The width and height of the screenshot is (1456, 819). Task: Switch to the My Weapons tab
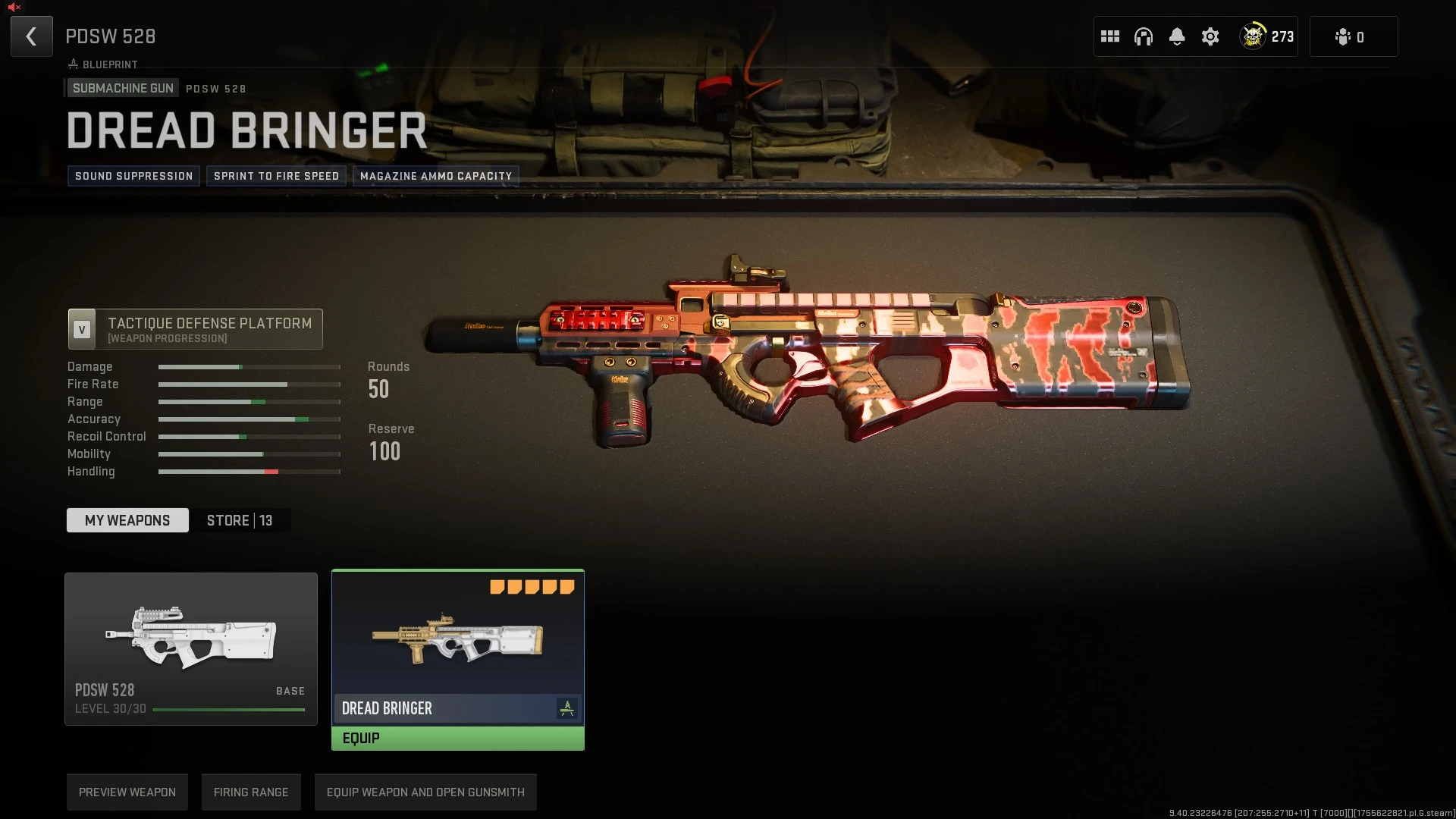point(127,520)
